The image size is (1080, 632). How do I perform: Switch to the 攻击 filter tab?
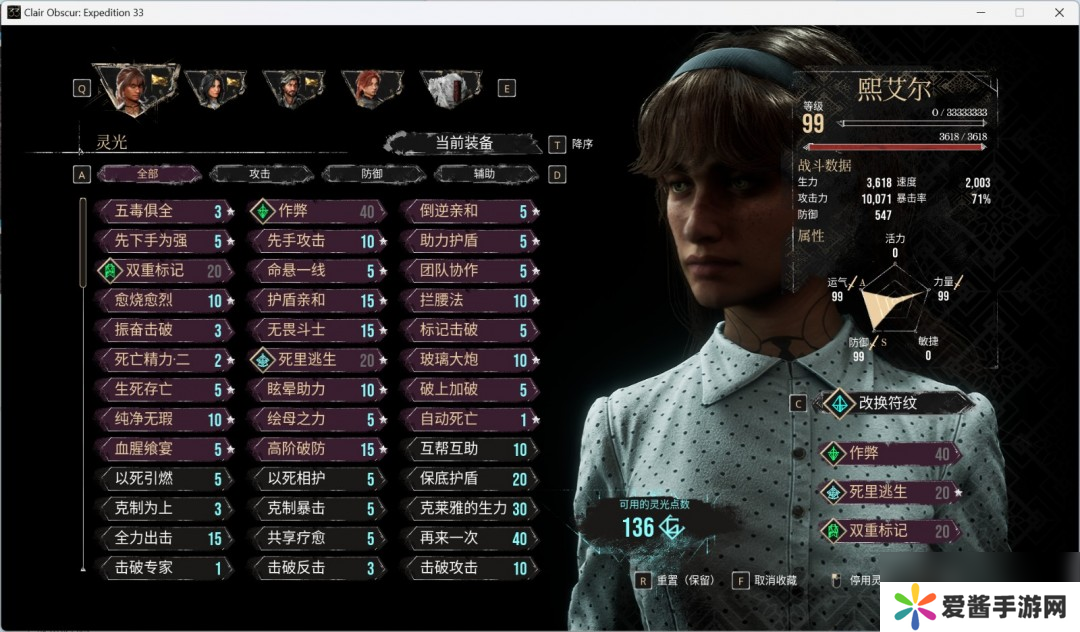point(259,174)
